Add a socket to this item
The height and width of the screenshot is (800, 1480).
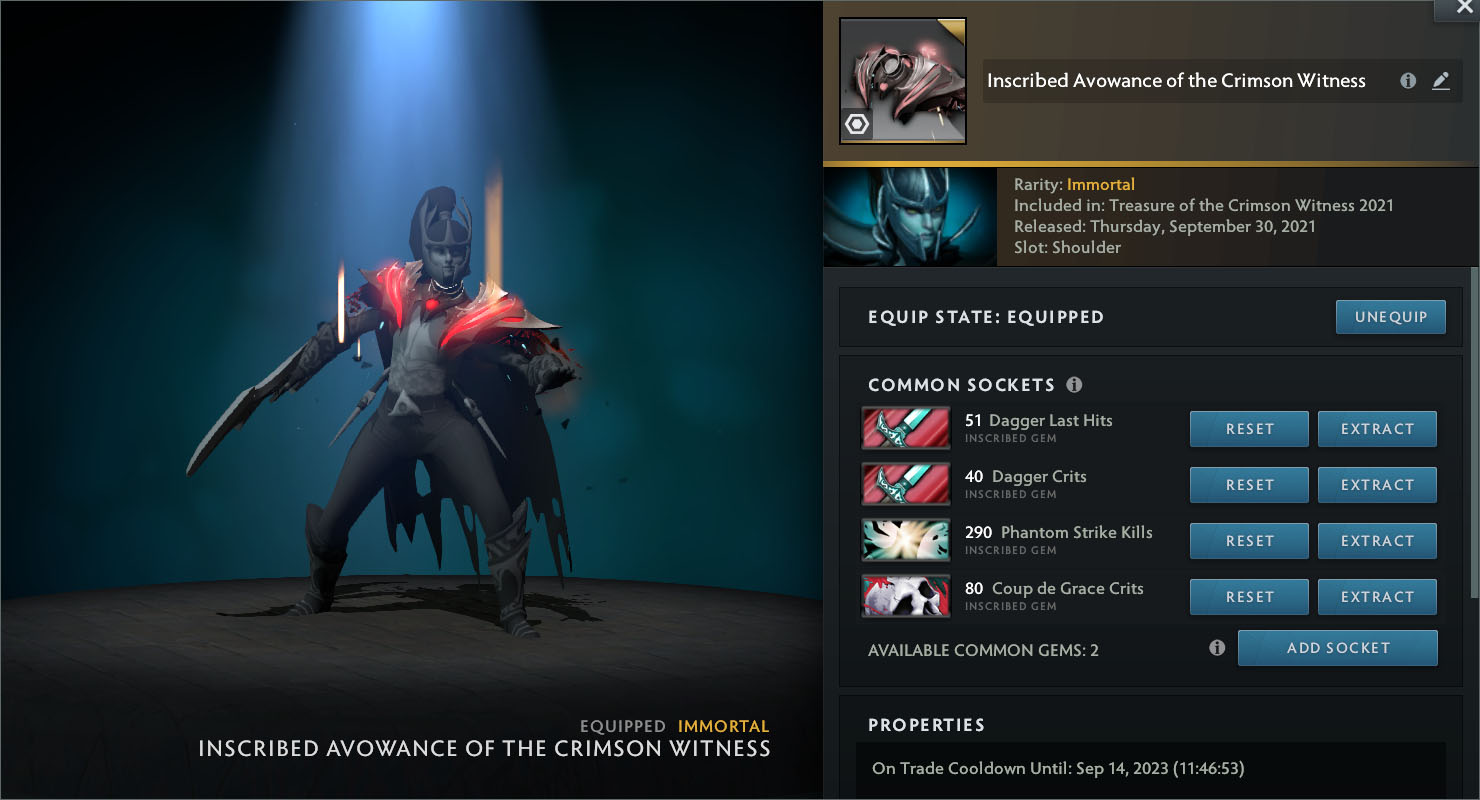1337,648
